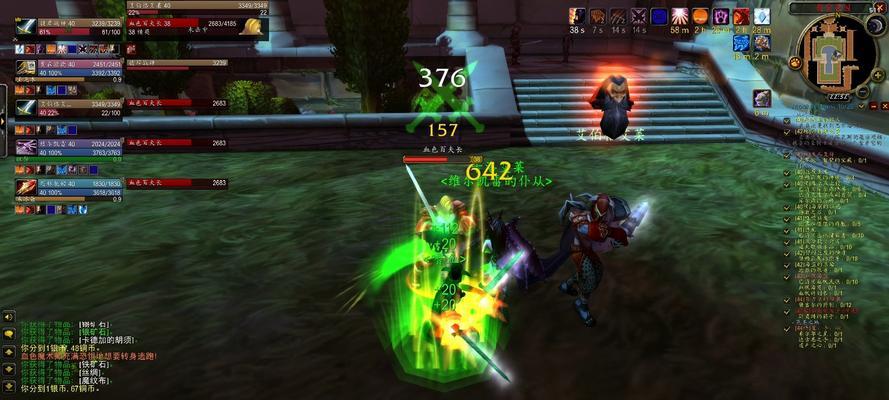Open the chat speech bubble menu
The image size is (889, 400).
pos(8,334)
